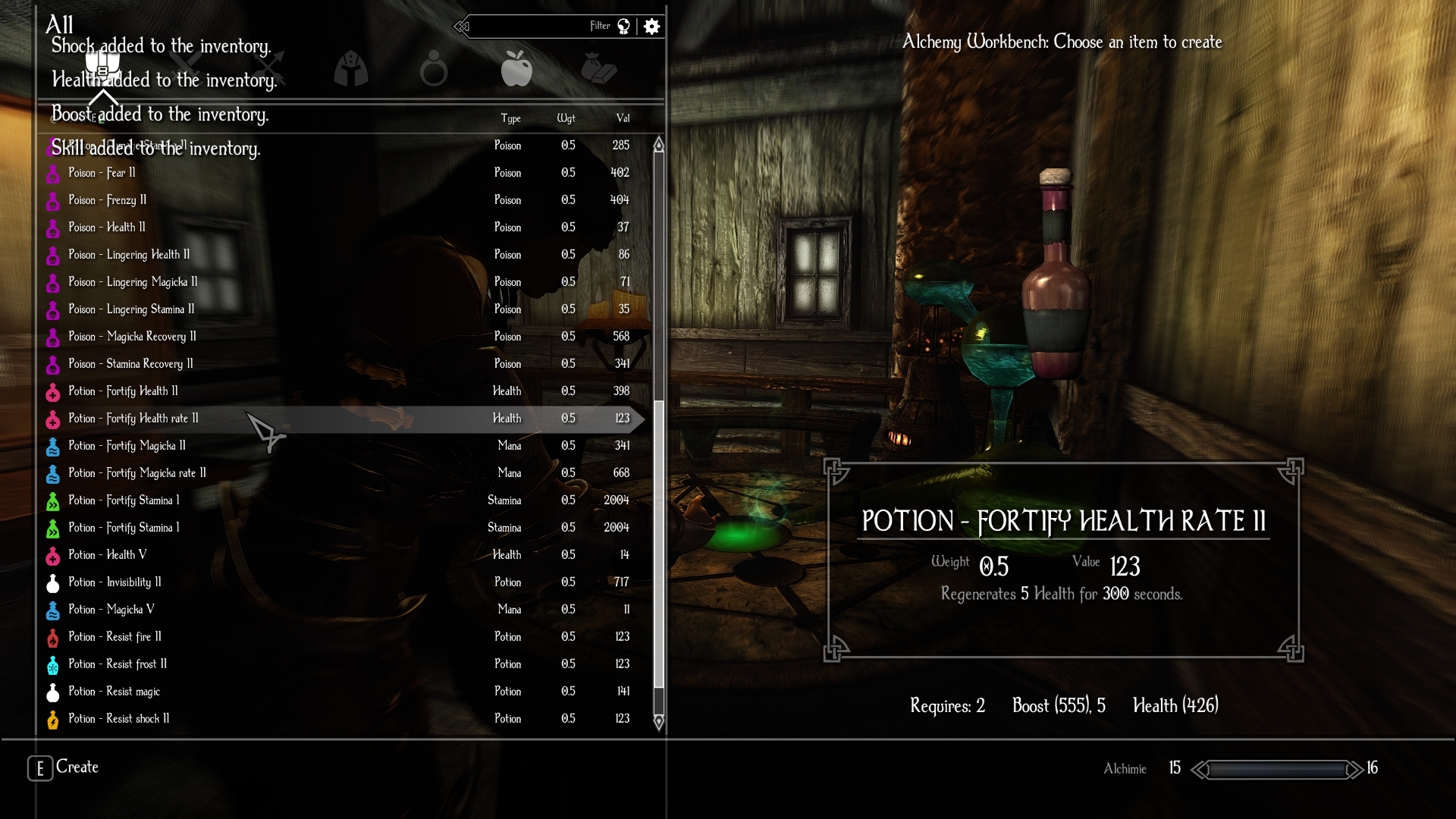Screen dimensions: 1456x819
Task: Choose Poison - Fear II from list
Action: 102,173
